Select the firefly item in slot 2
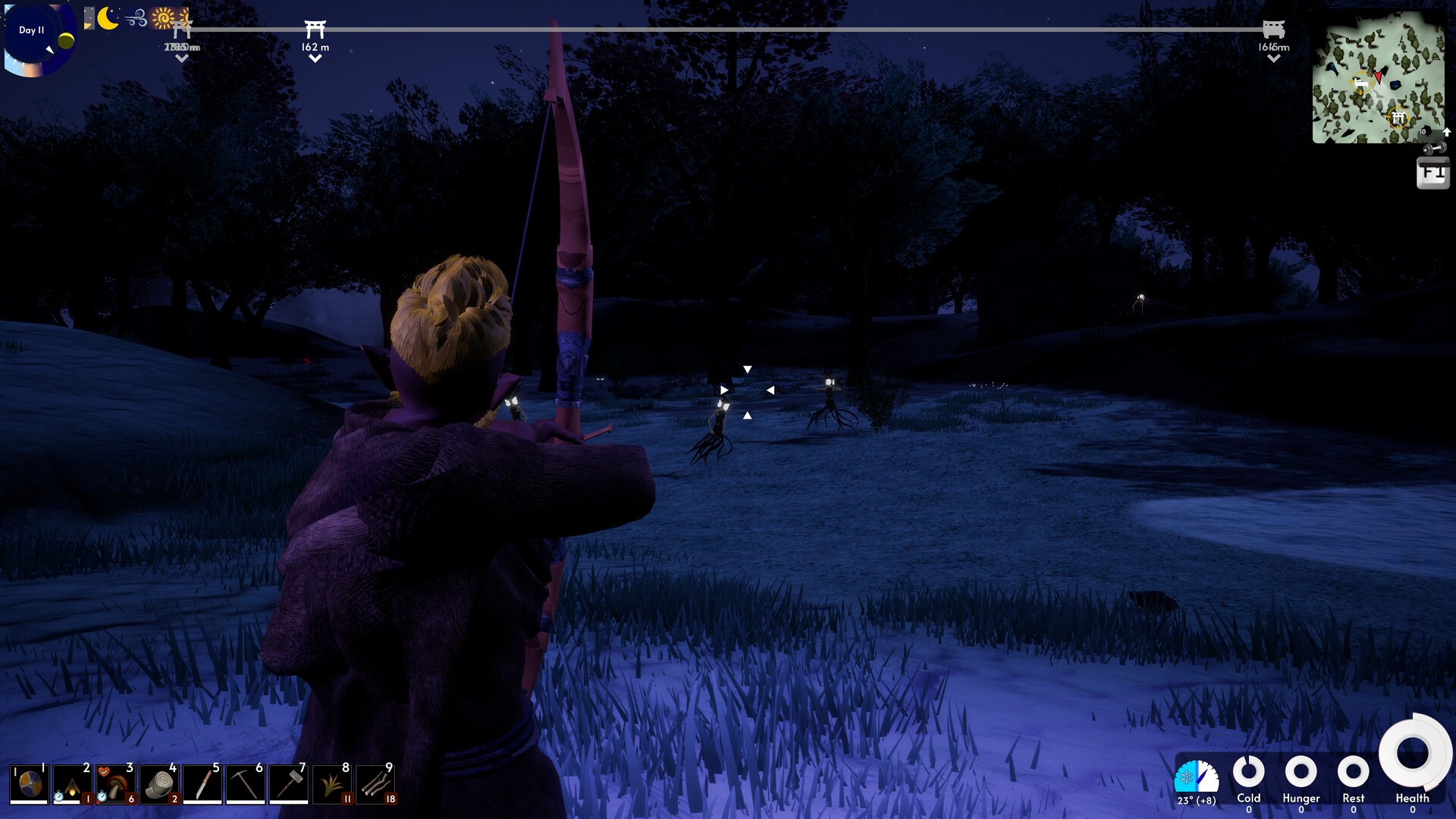This screenshot has width=1456, height=819. [73, 783]
